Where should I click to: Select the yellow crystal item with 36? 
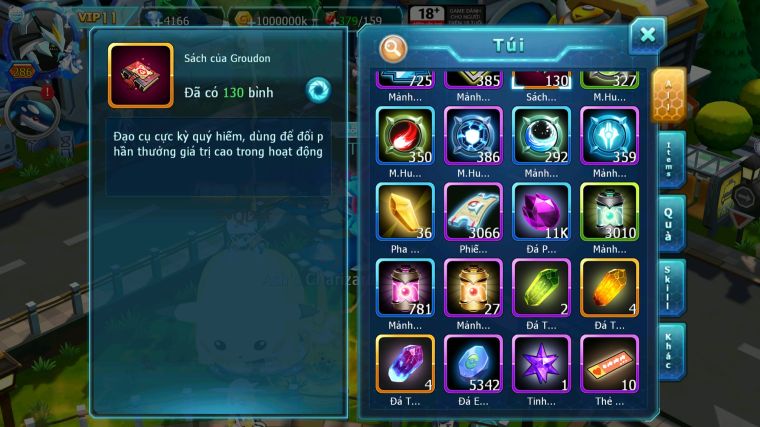pyautogui.click(x=405, y=211)
